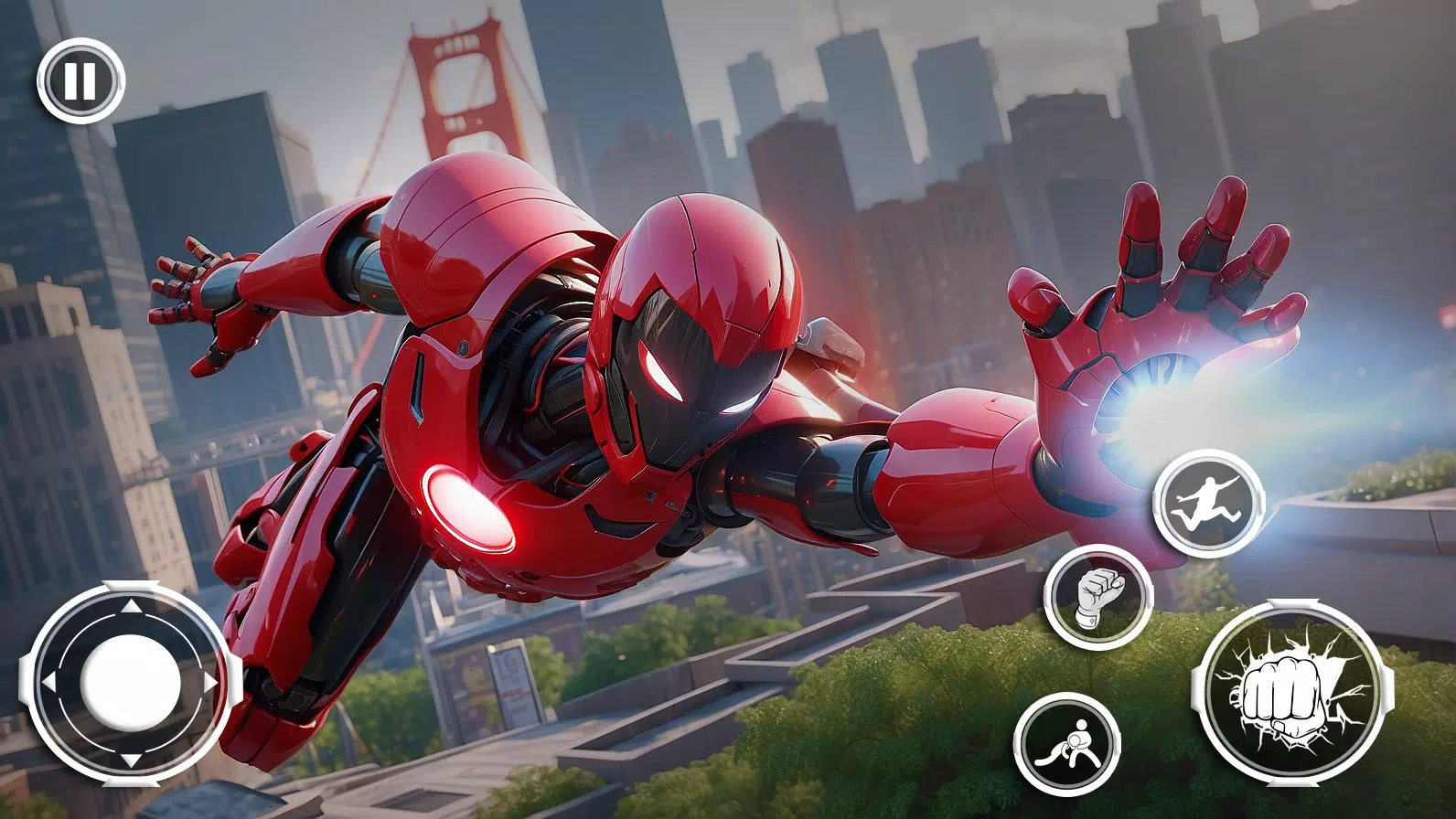Tap the robot's masked face
Image resolution: width=1456 pixels, height=819 pixels.
click(695, 366)
